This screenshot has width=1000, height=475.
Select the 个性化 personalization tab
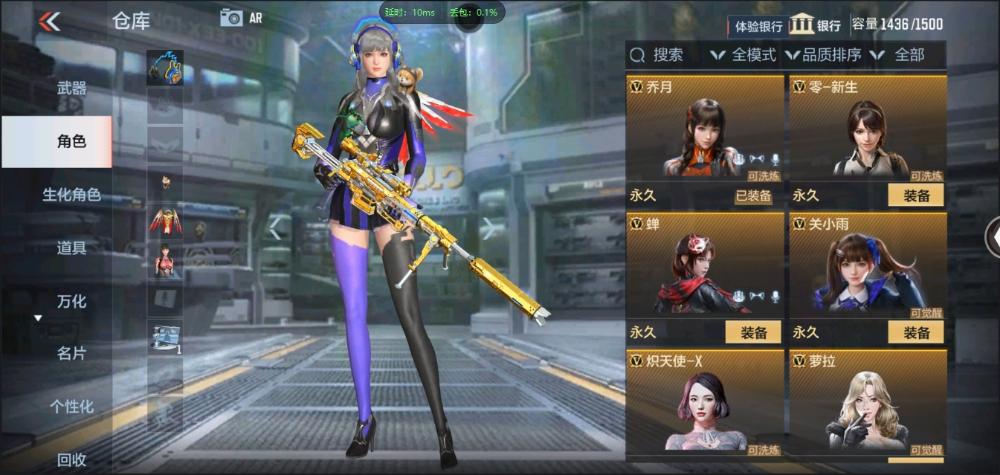point(71,406)
